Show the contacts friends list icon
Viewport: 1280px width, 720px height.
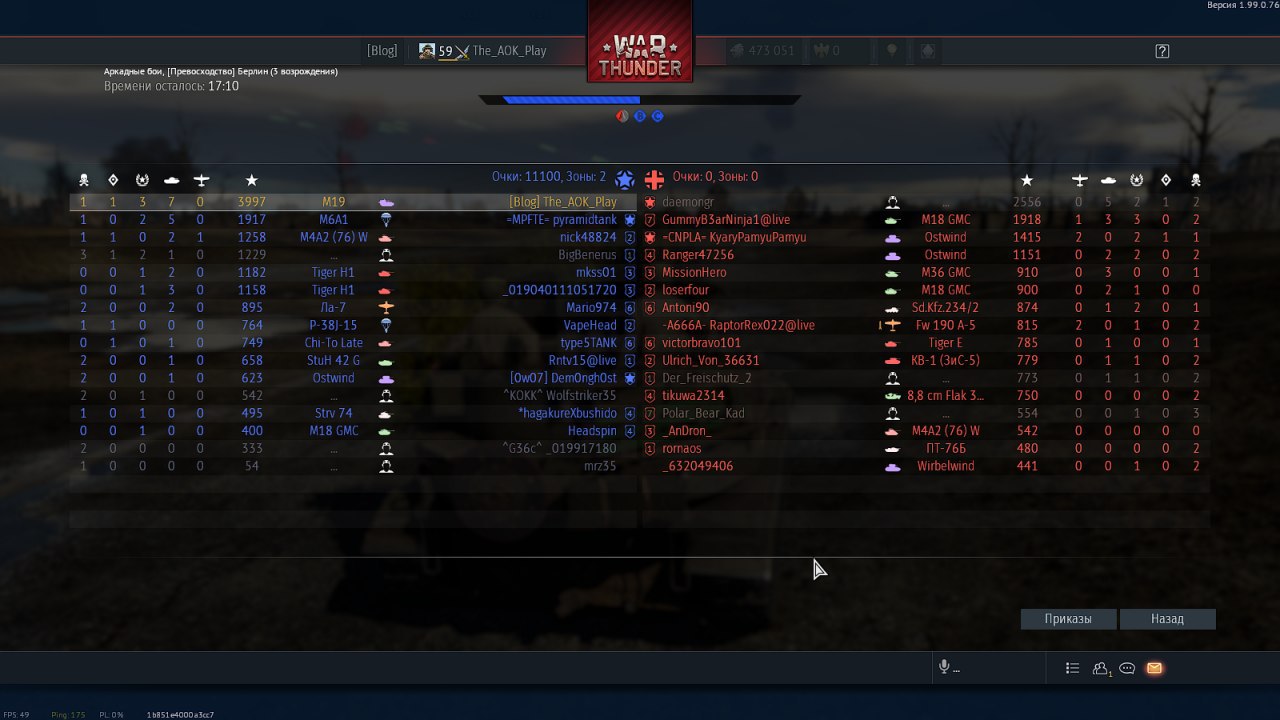coord(1101,668)
